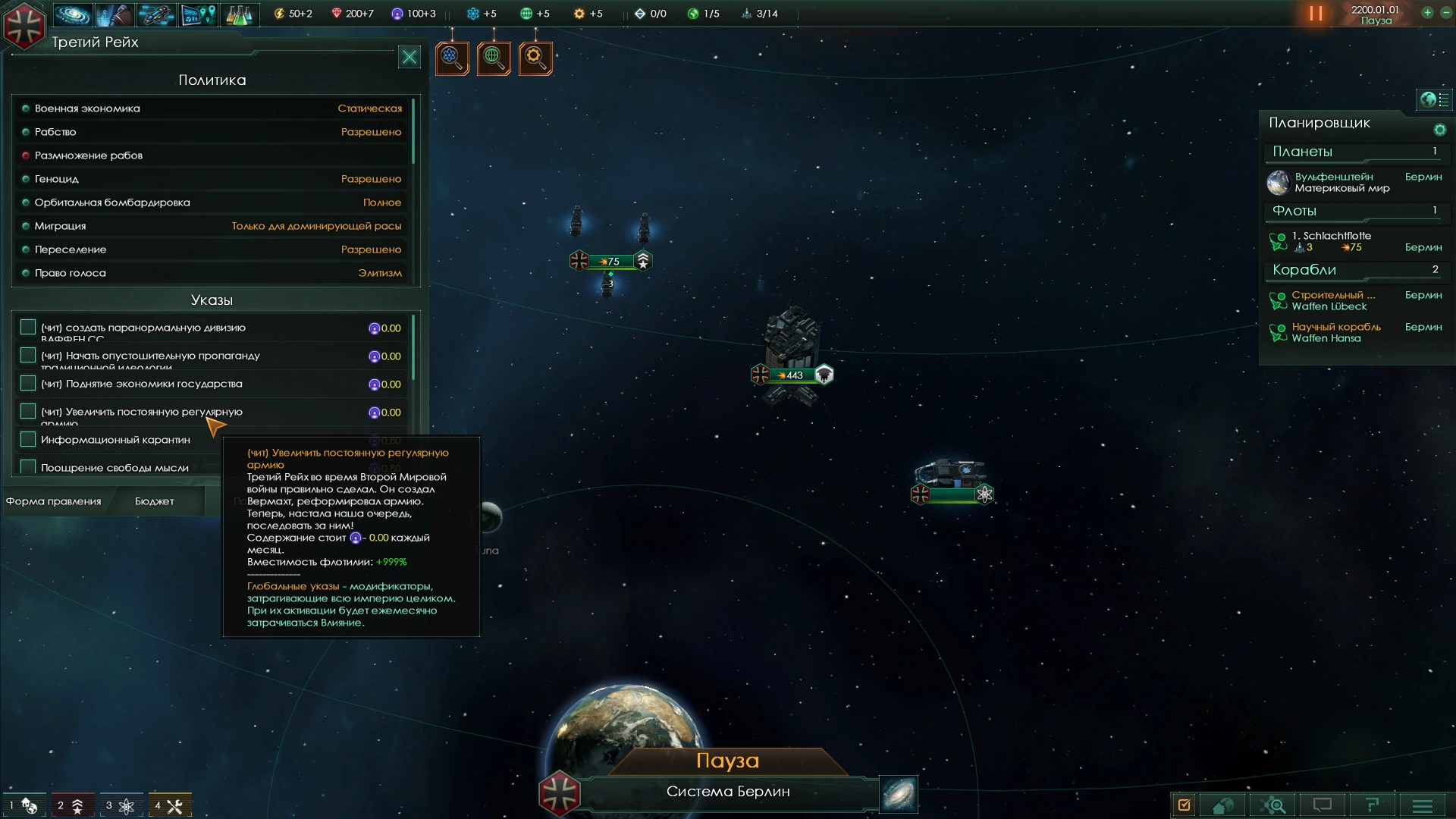Viewport: 1456px width, 819px height.
Task: Enable the Информационный карантин edict checkbox
Action: tap(28, 438)
